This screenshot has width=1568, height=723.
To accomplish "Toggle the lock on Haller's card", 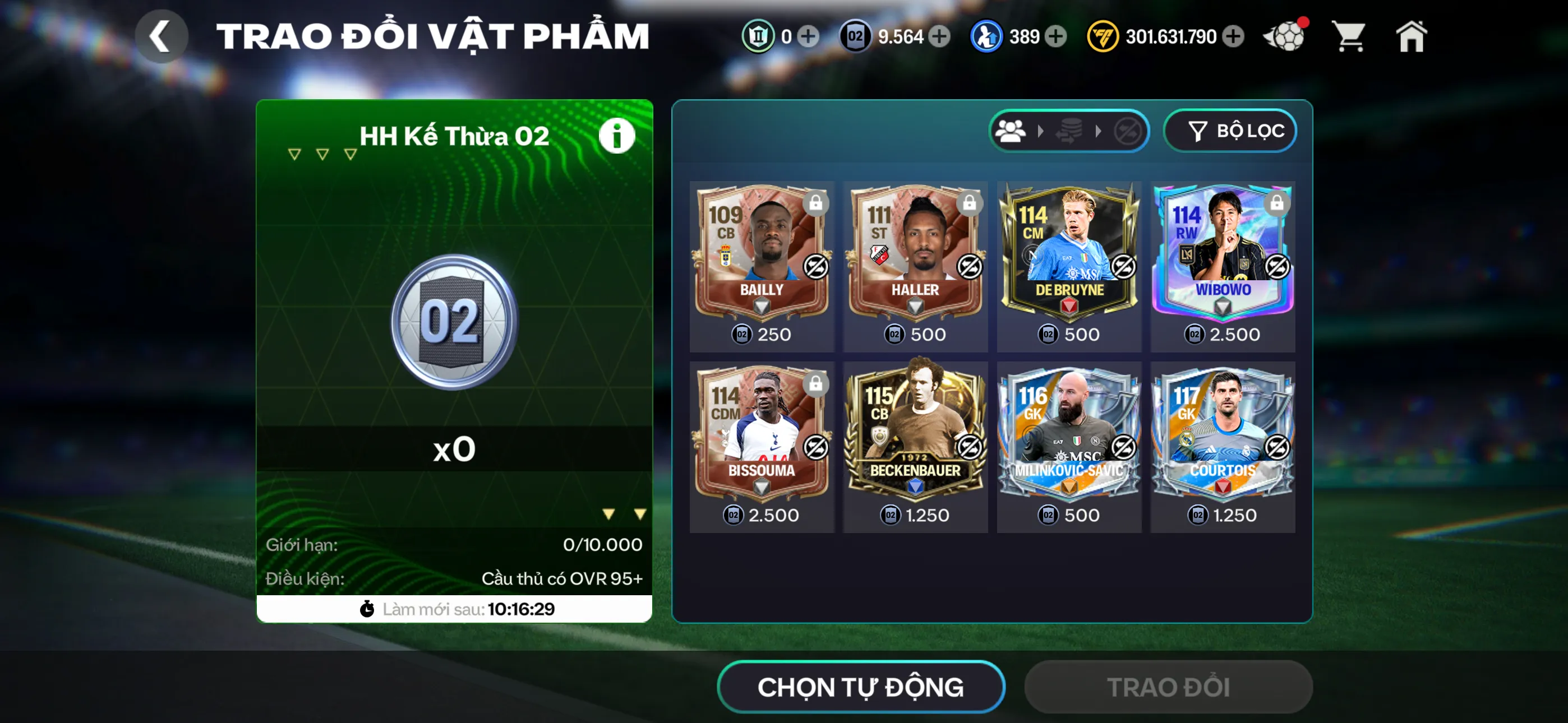I will click(970, 204).
